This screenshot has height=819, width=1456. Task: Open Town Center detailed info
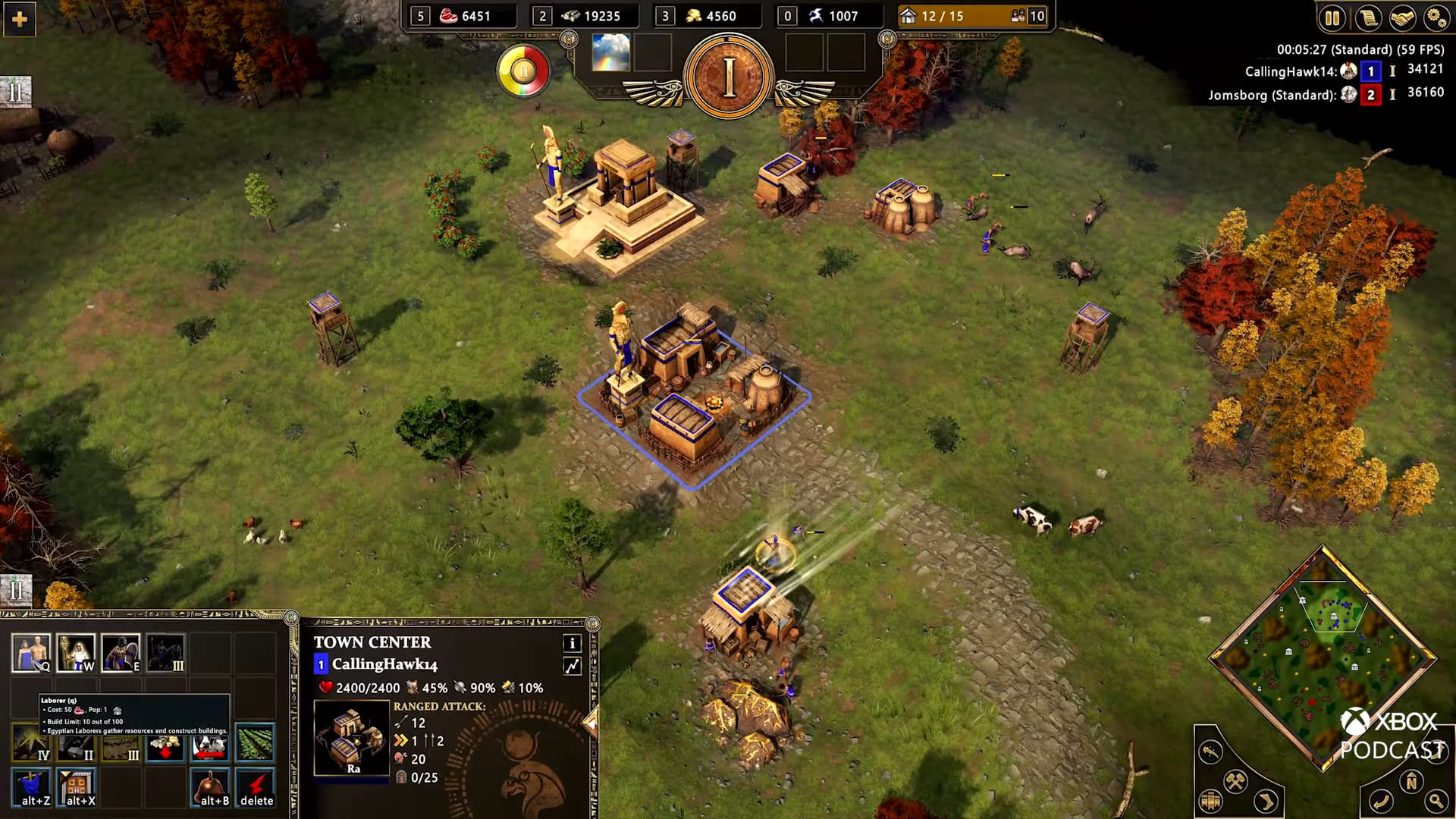point(573,644)
